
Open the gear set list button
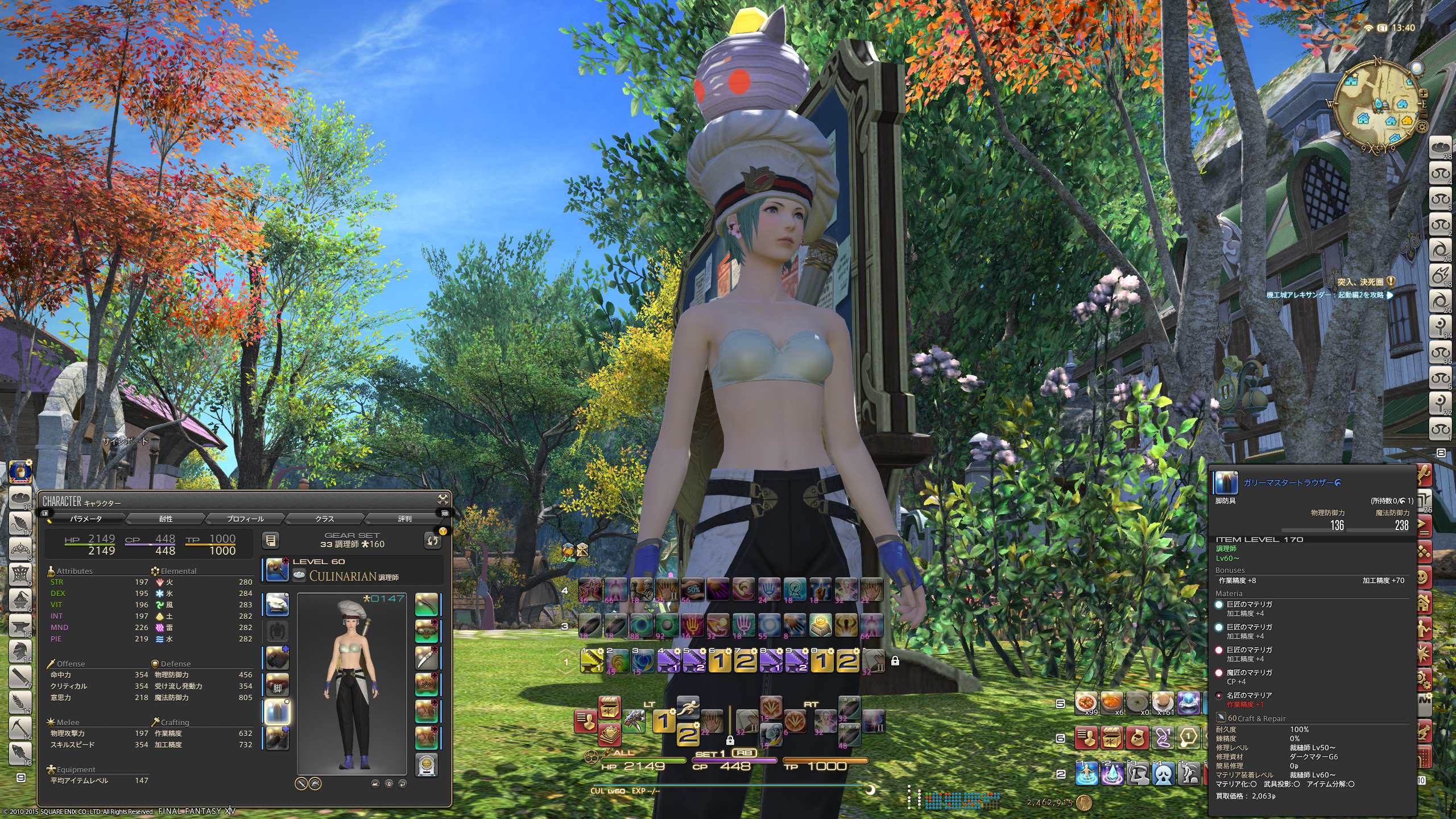[x=271, y=540]
